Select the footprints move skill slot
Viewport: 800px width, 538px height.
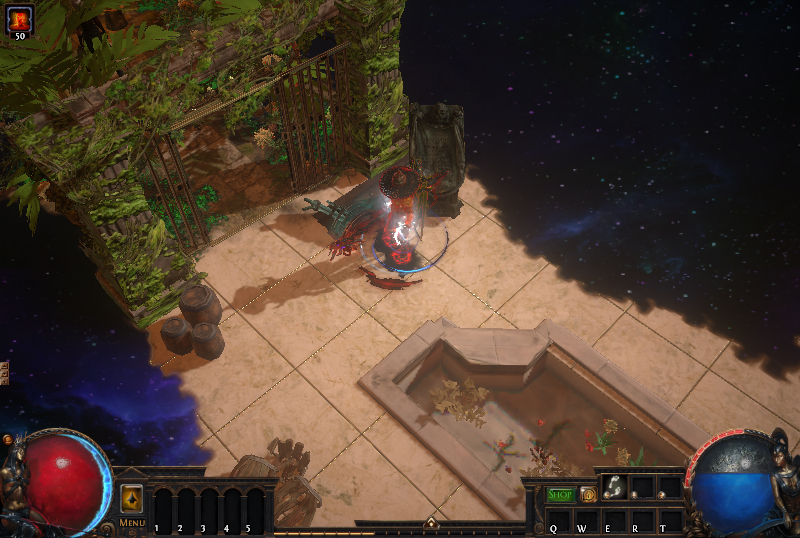[x=614, y=488]
